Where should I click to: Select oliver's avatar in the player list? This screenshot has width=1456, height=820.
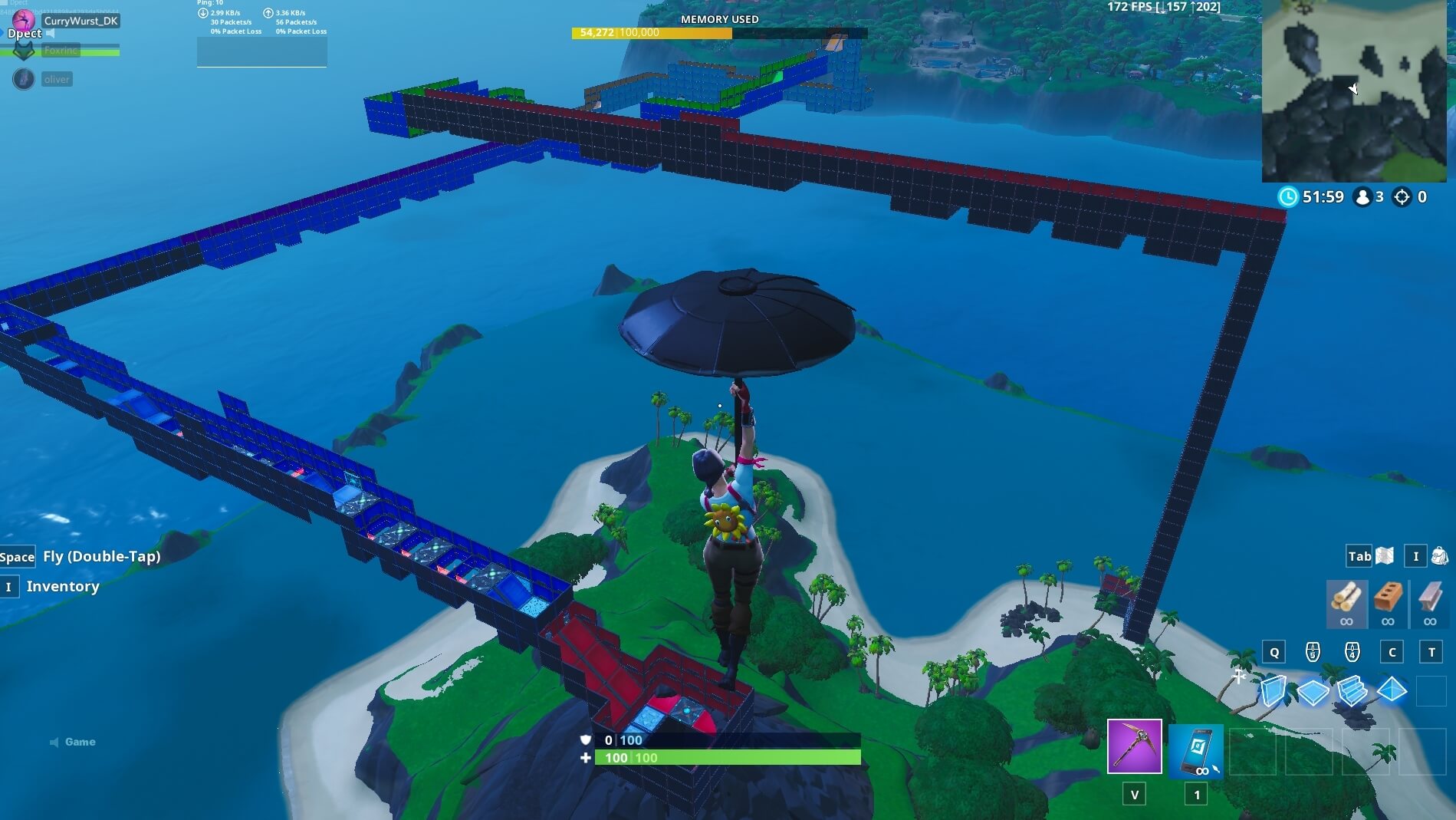24,79
